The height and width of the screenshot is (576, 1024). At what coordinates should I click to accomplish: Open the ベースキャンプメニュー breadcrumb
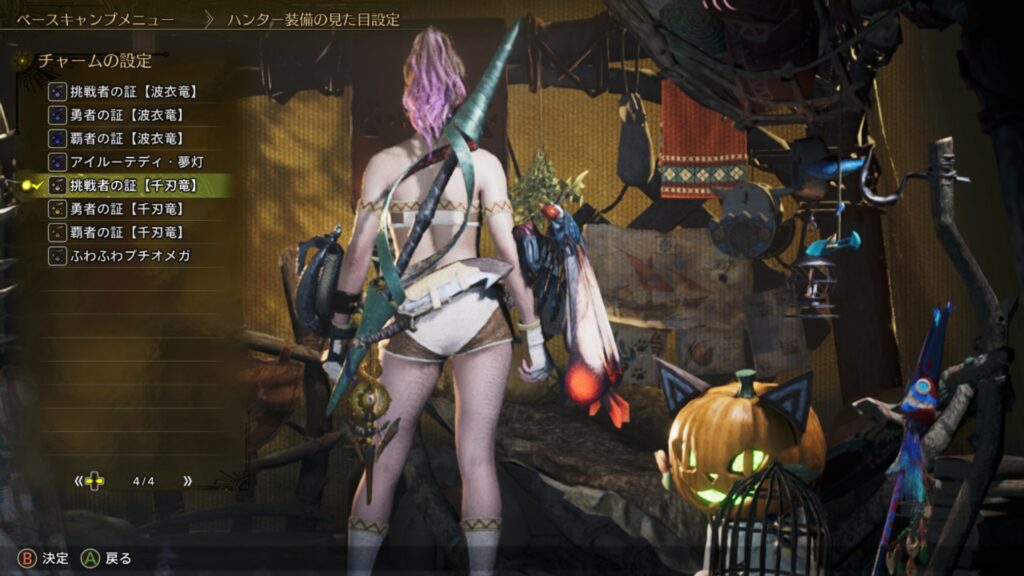[x=95, y=19]
